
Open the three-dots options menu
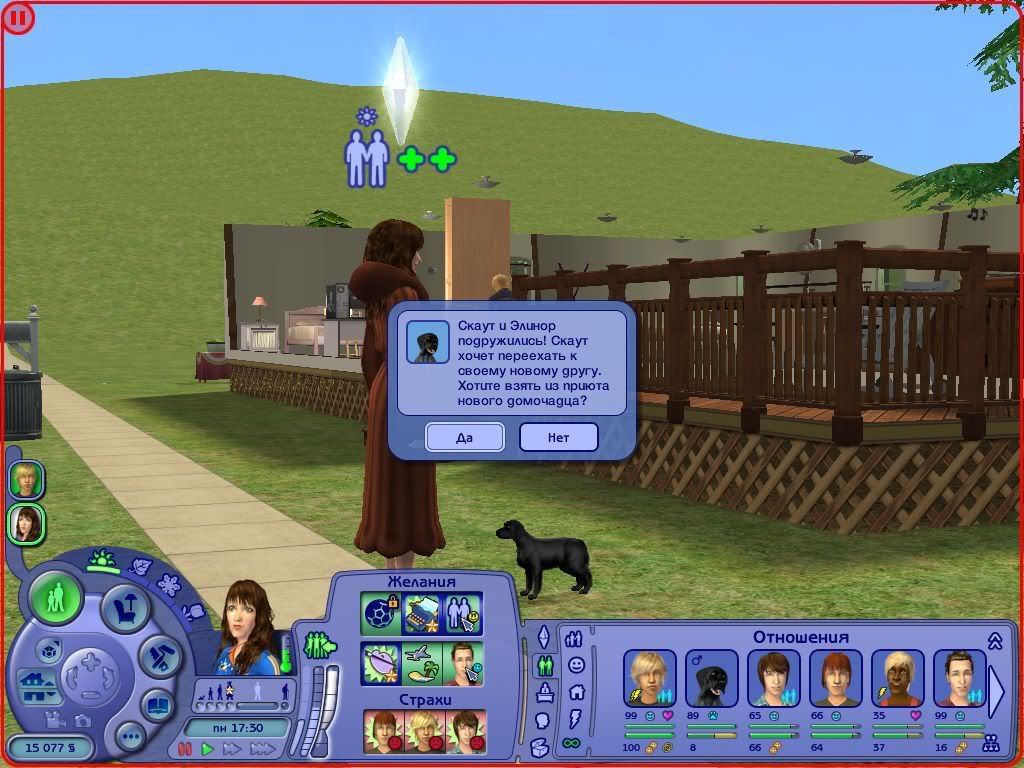[x=130, y=737]
